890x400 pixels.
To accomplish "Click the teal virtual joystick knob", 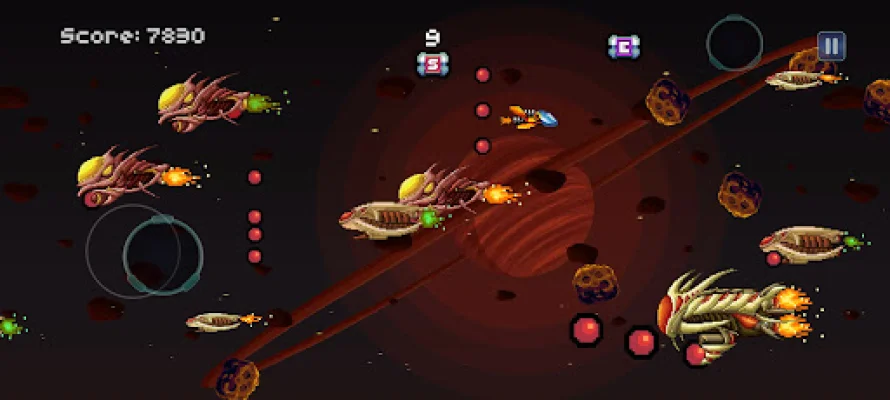I will coord(162,256).
